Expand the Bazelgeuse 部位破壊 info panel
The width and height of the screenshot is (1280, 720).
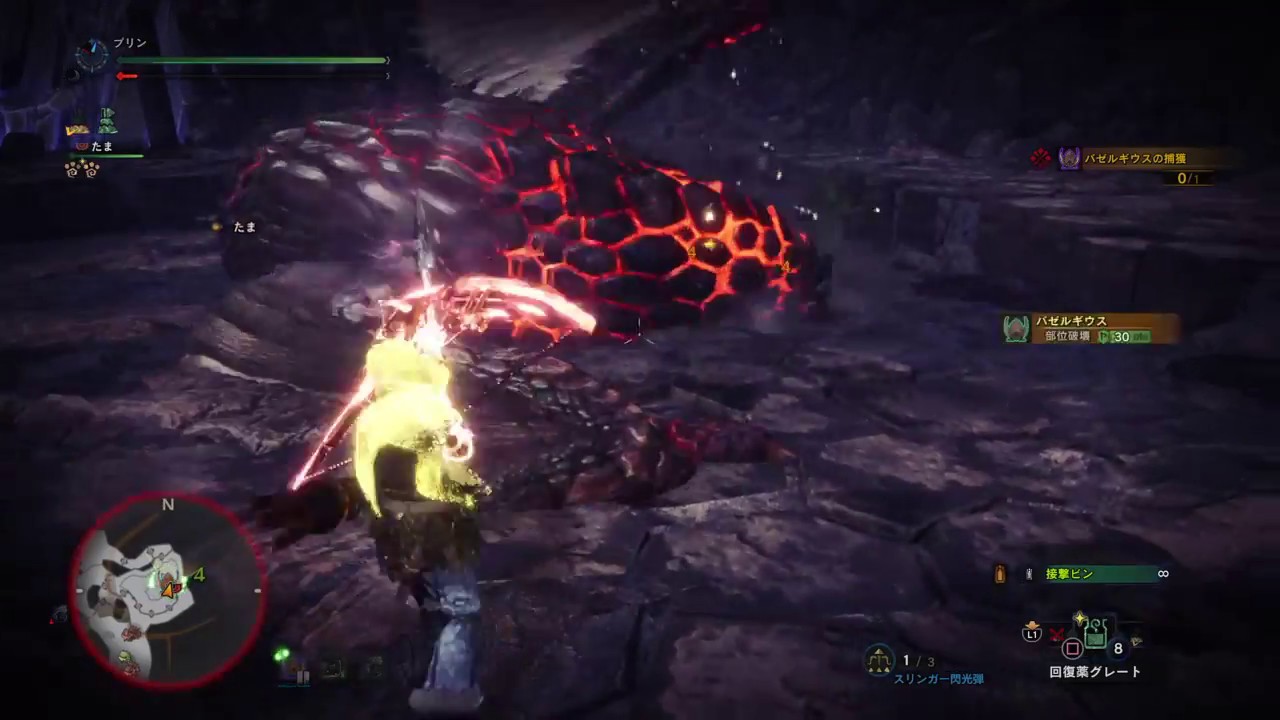pyautogui.click(x=1085, y=329)
